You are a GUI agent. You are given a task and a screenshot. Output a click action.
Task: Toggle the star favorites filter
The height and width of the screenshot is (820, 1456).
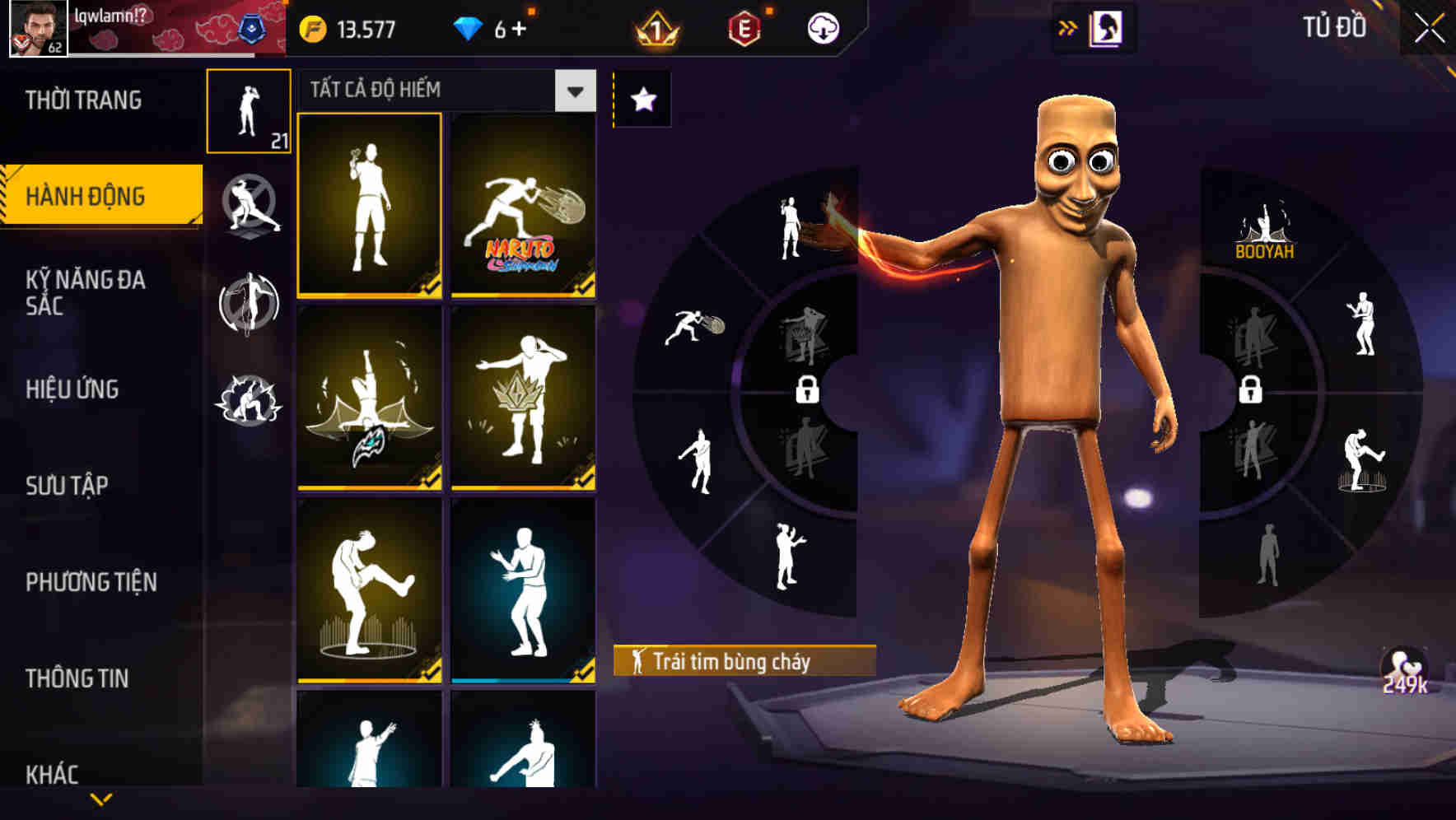(x=642, y=99)
